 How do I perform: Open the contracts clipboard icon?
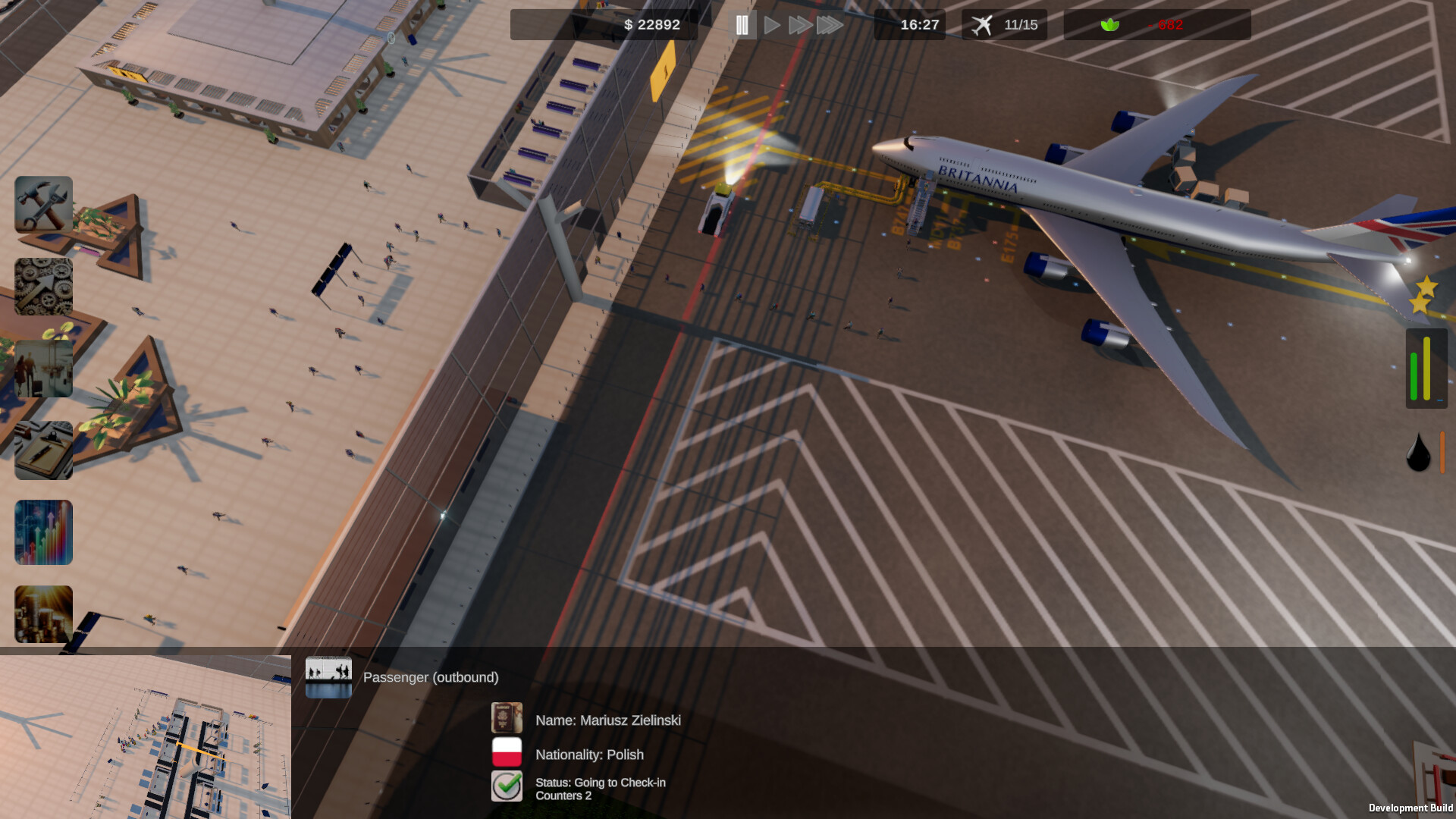[x=43, y=450]
